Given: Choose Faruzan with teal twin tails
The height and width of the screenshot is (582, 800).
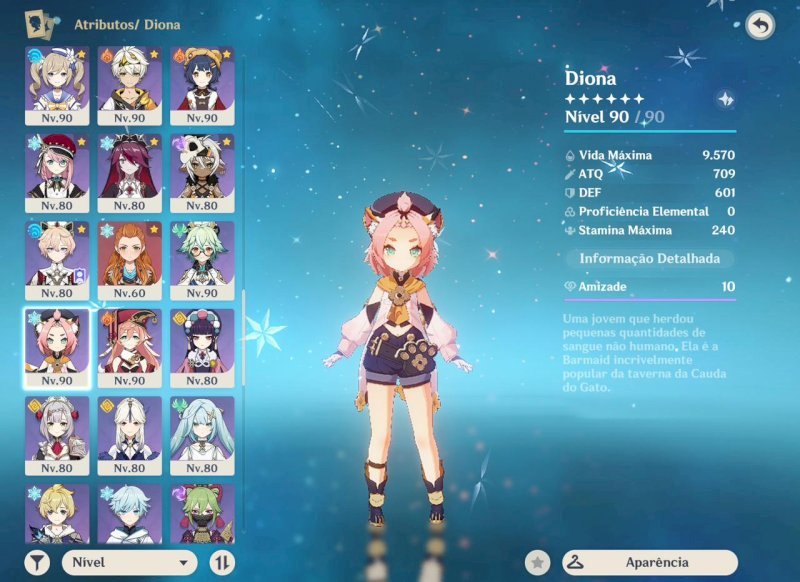Looking at the screenshot, I should [202, 429].
